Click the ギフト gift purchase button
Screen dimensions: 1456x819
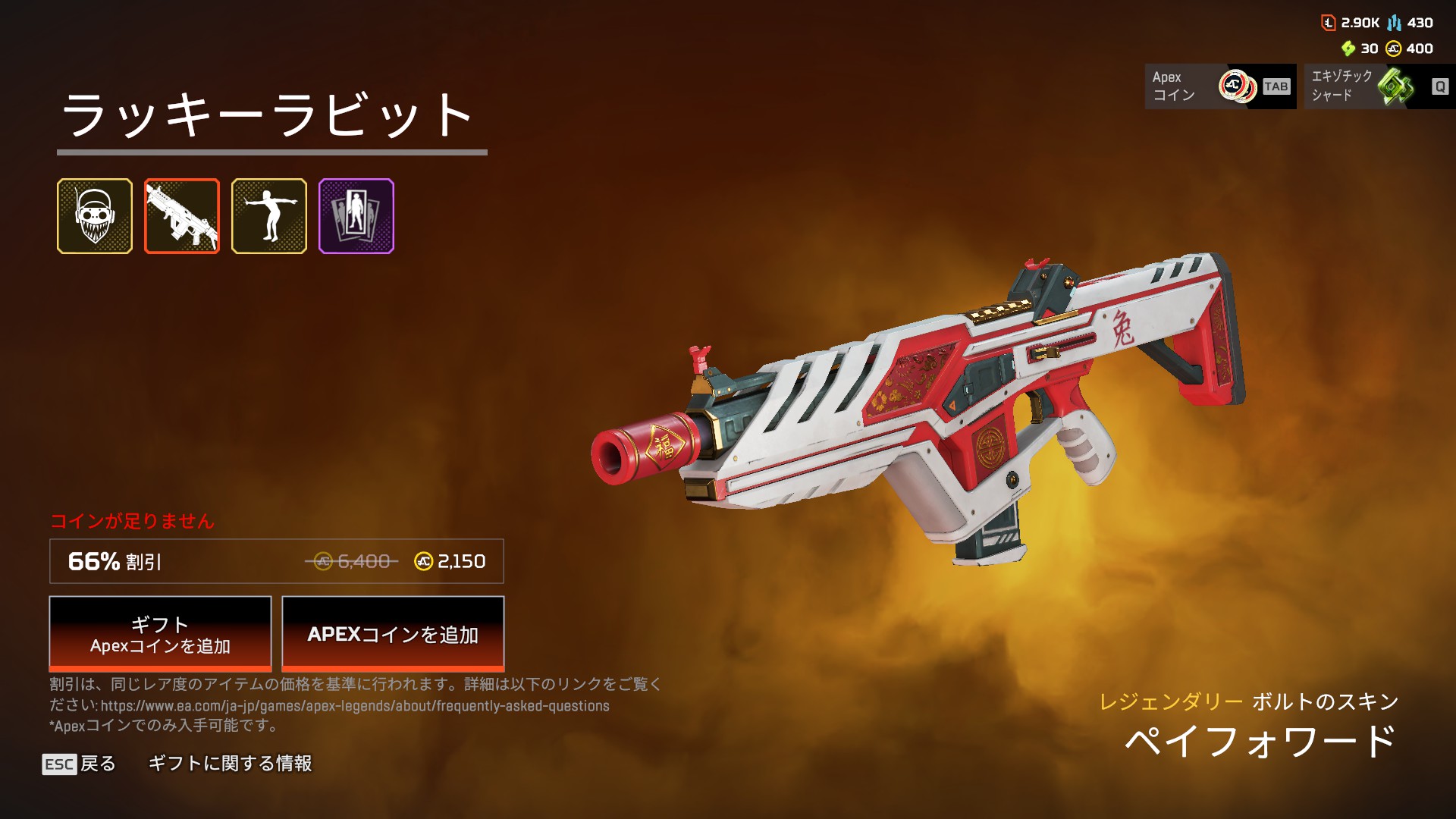pyautogui.click(x=160, y=634)
